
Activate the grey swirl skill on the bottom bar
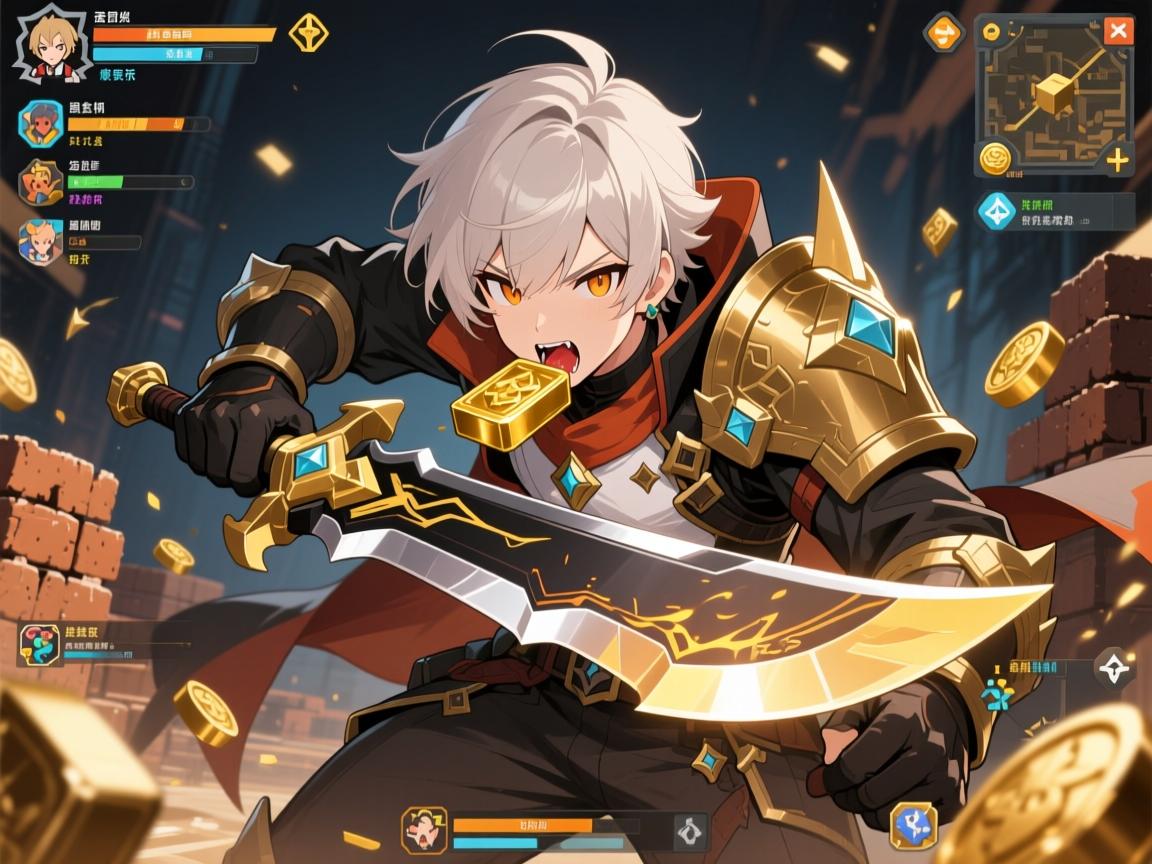689,829
